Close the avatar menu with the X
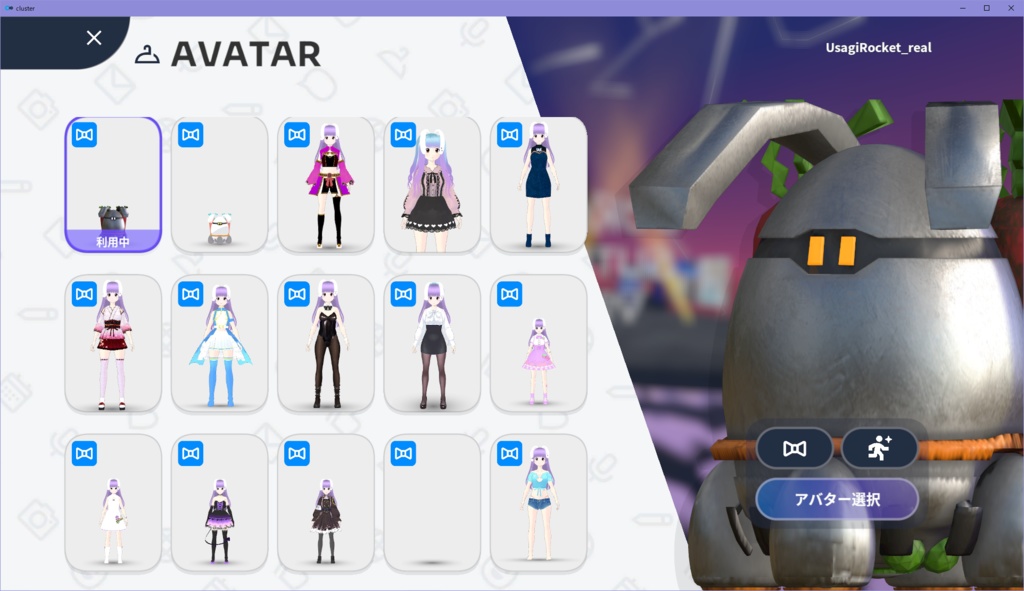The image size is (1024, 591). (x=94, y=38)
